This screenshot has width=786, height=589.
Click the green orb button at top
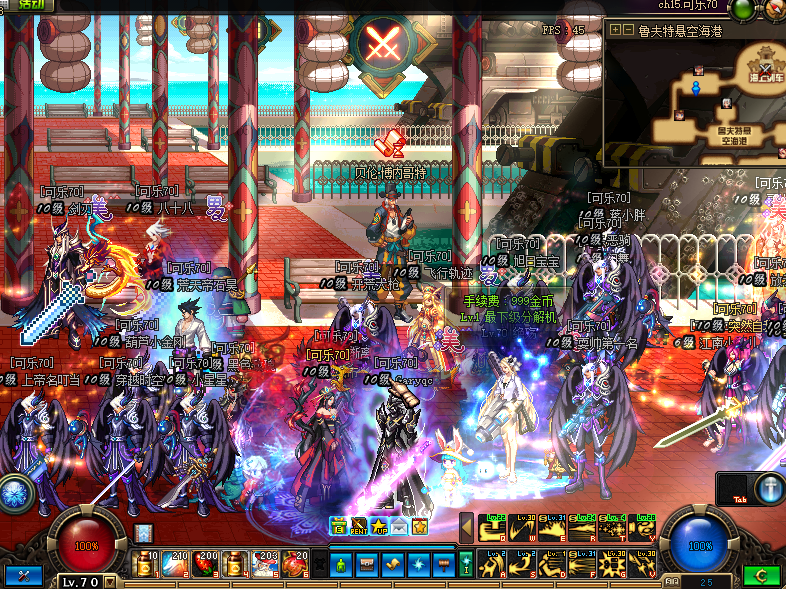742,10
